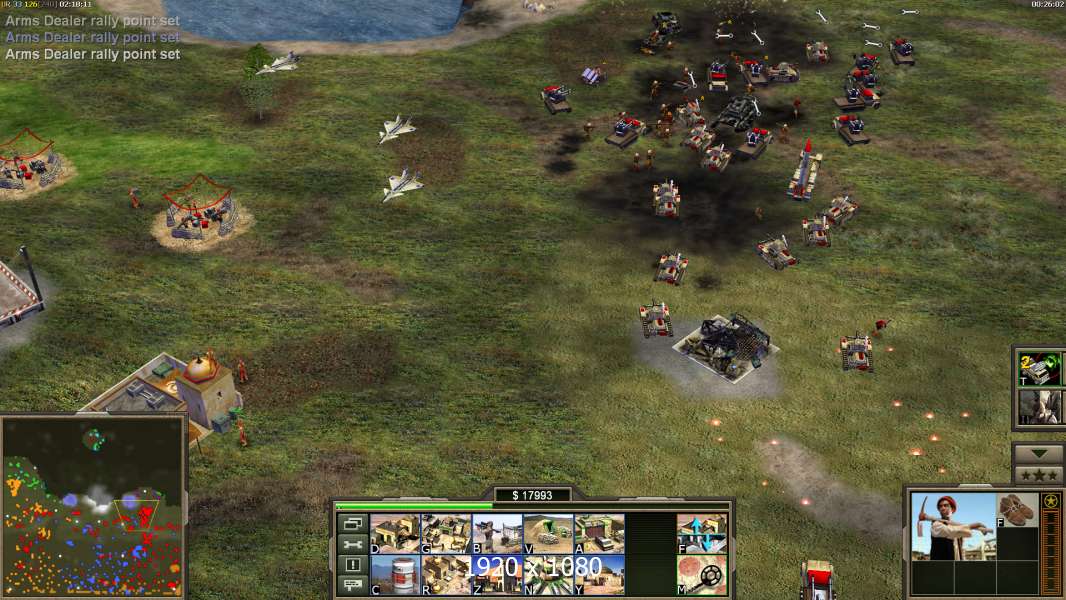Screen dimensions: 1066x600
Task: Select the build icon labeled R
Action: click(x=446, y=574)
